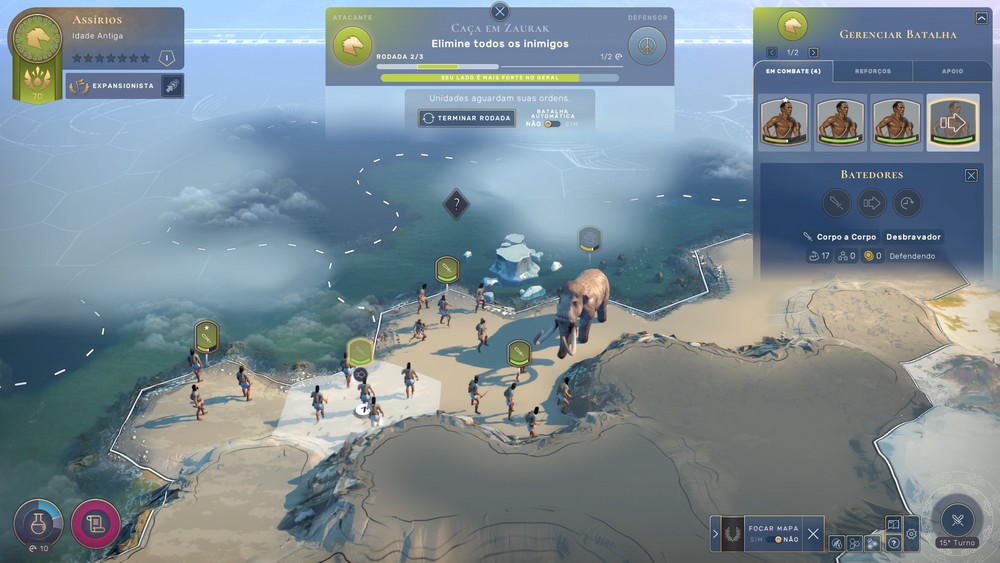
Task: Click the Terminar Rodada button
Action: (x=467, y=118)
